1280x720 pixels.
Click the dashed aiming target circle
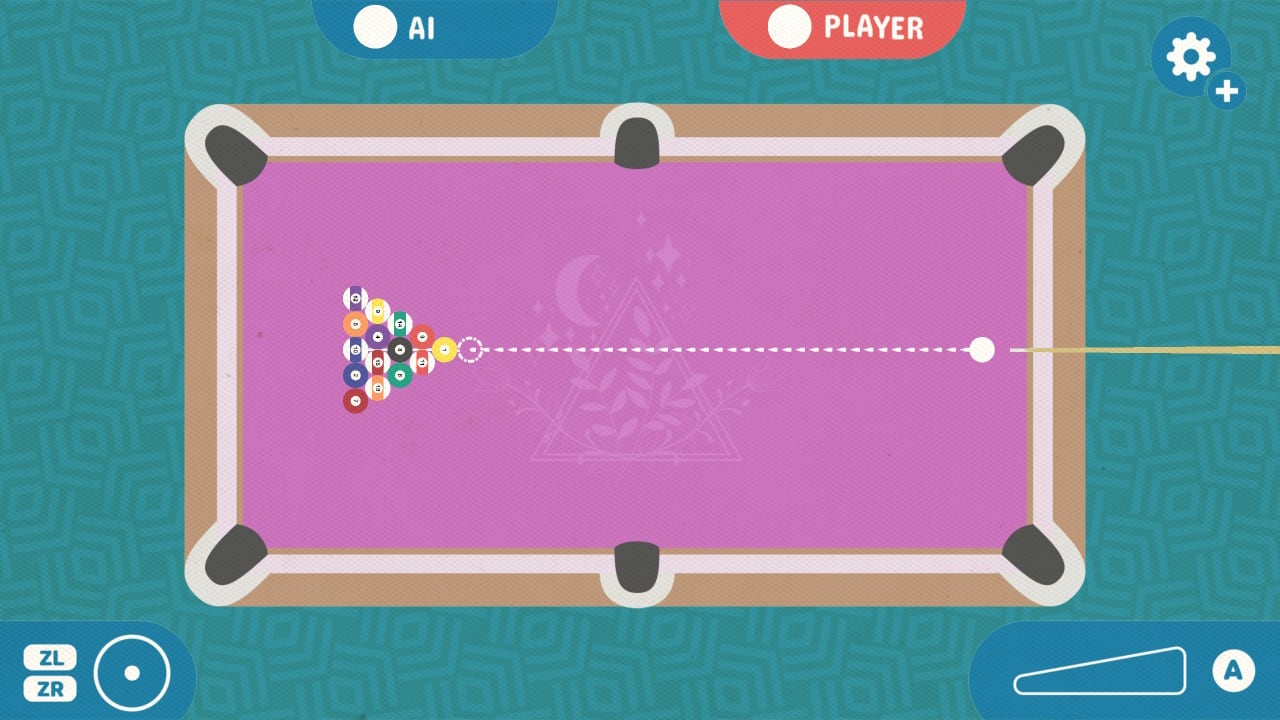(x=469, y=349)
